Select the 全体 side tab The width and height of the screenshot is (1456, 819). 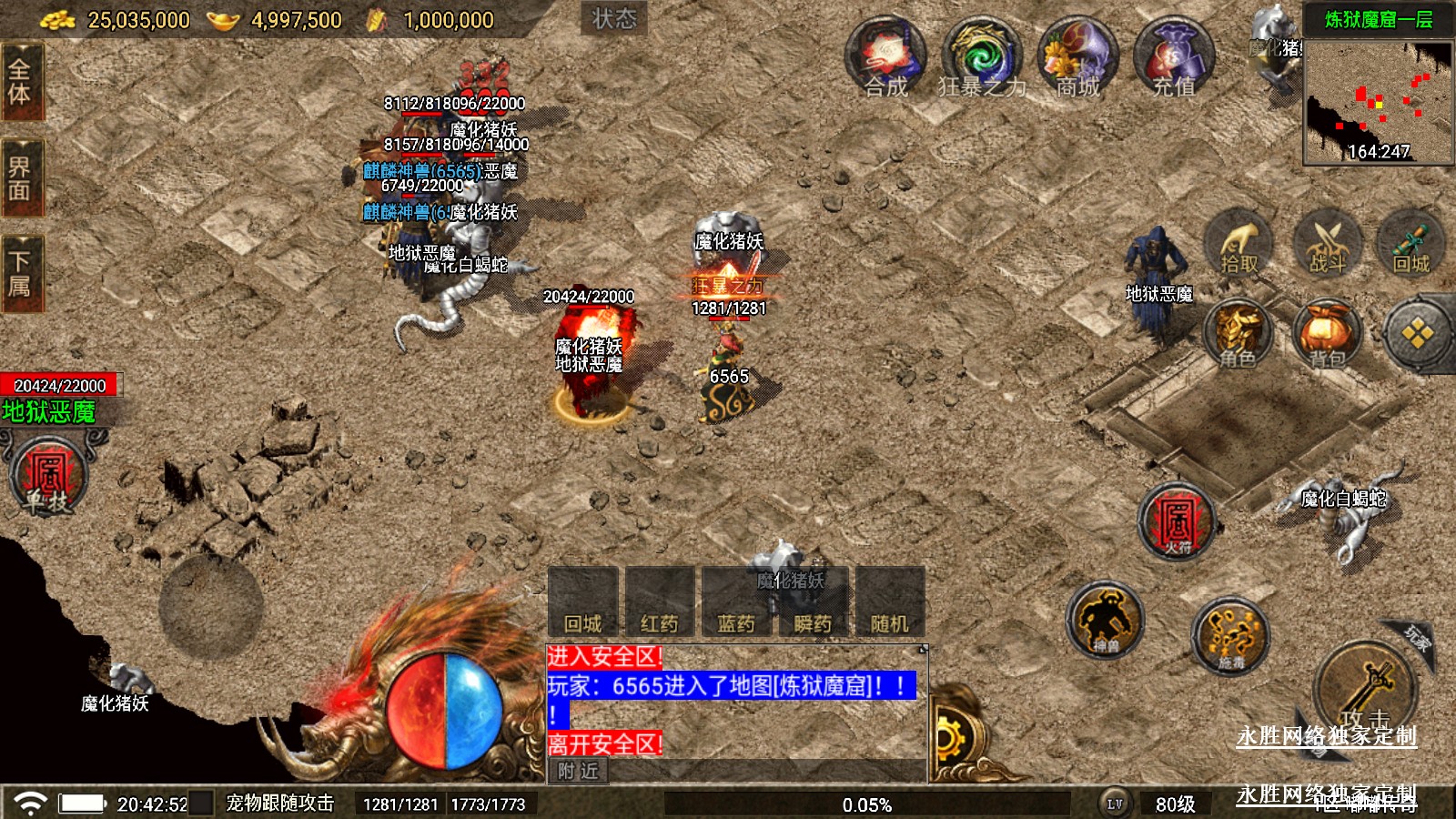pyautogui.click(x=20, y=82)
